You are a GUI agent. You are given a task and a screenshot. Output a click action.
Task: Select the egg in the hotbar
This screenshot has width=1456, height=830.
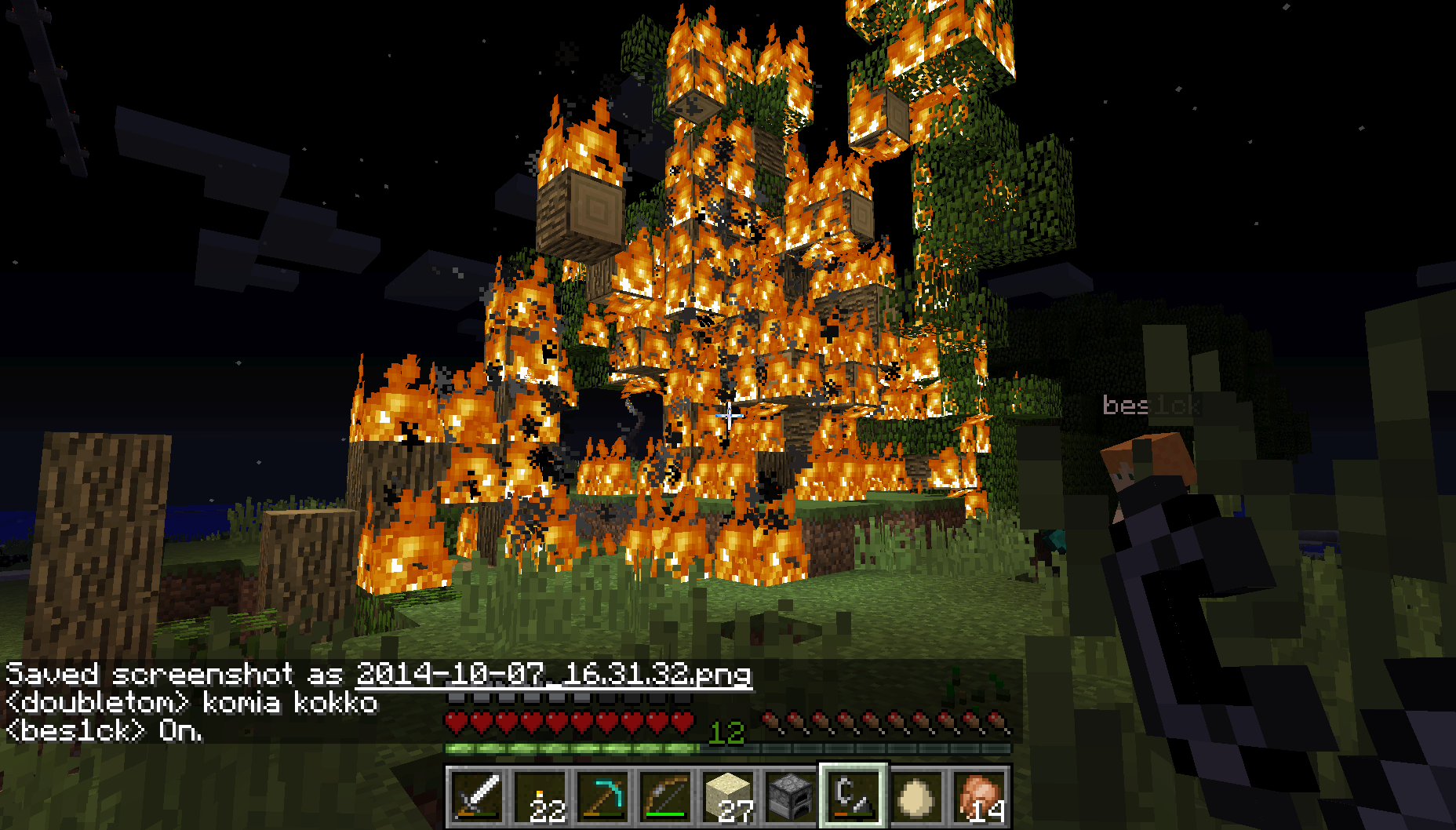(916, 796)
